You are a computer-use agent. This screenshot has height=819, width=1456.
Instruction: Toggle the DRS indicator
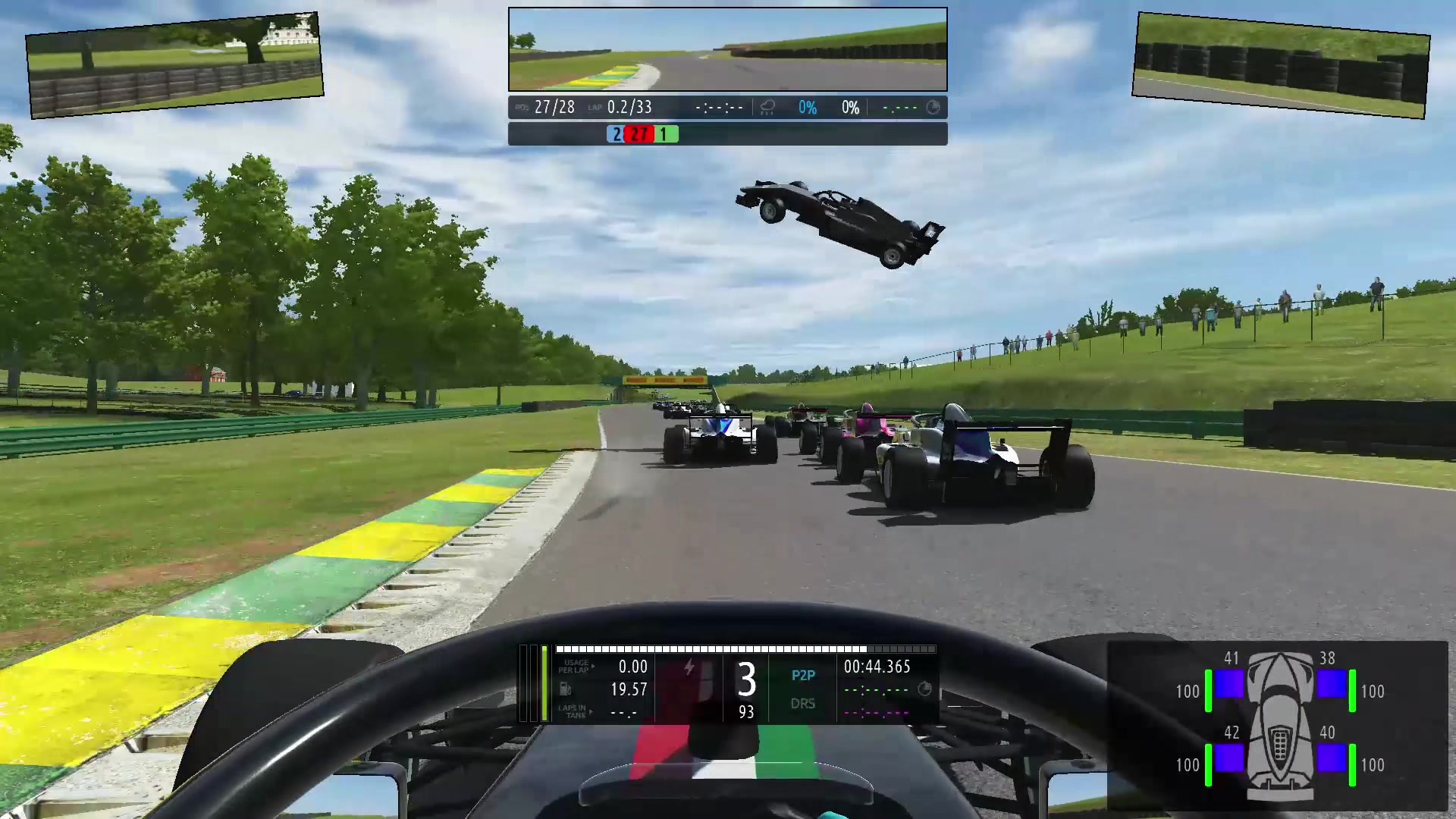803,704
